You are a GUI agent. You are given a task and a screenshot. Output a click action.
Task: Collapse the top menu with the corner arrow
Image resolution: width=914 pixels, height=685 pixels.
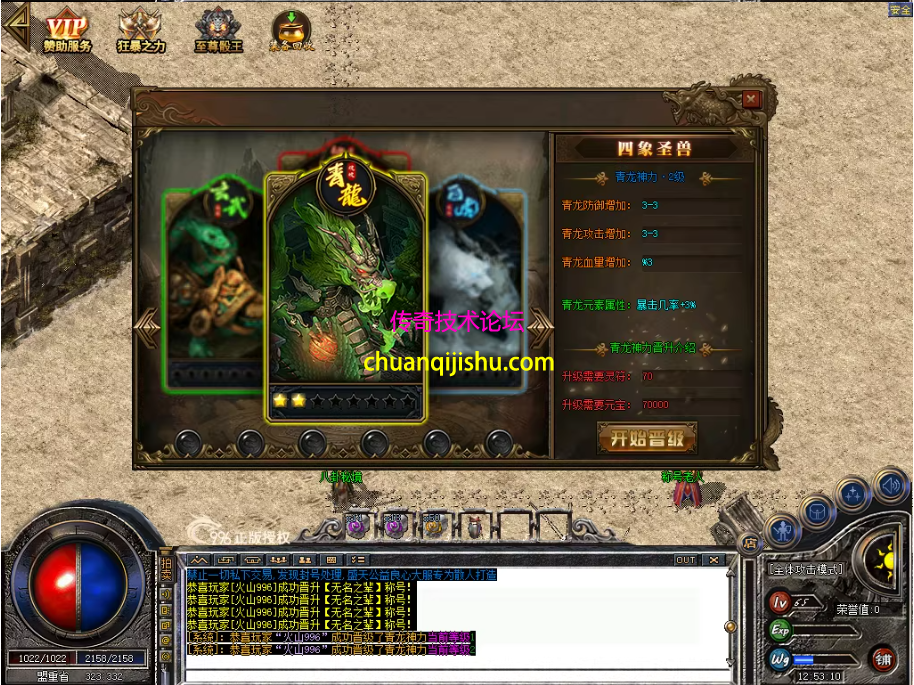click(14, 23)
